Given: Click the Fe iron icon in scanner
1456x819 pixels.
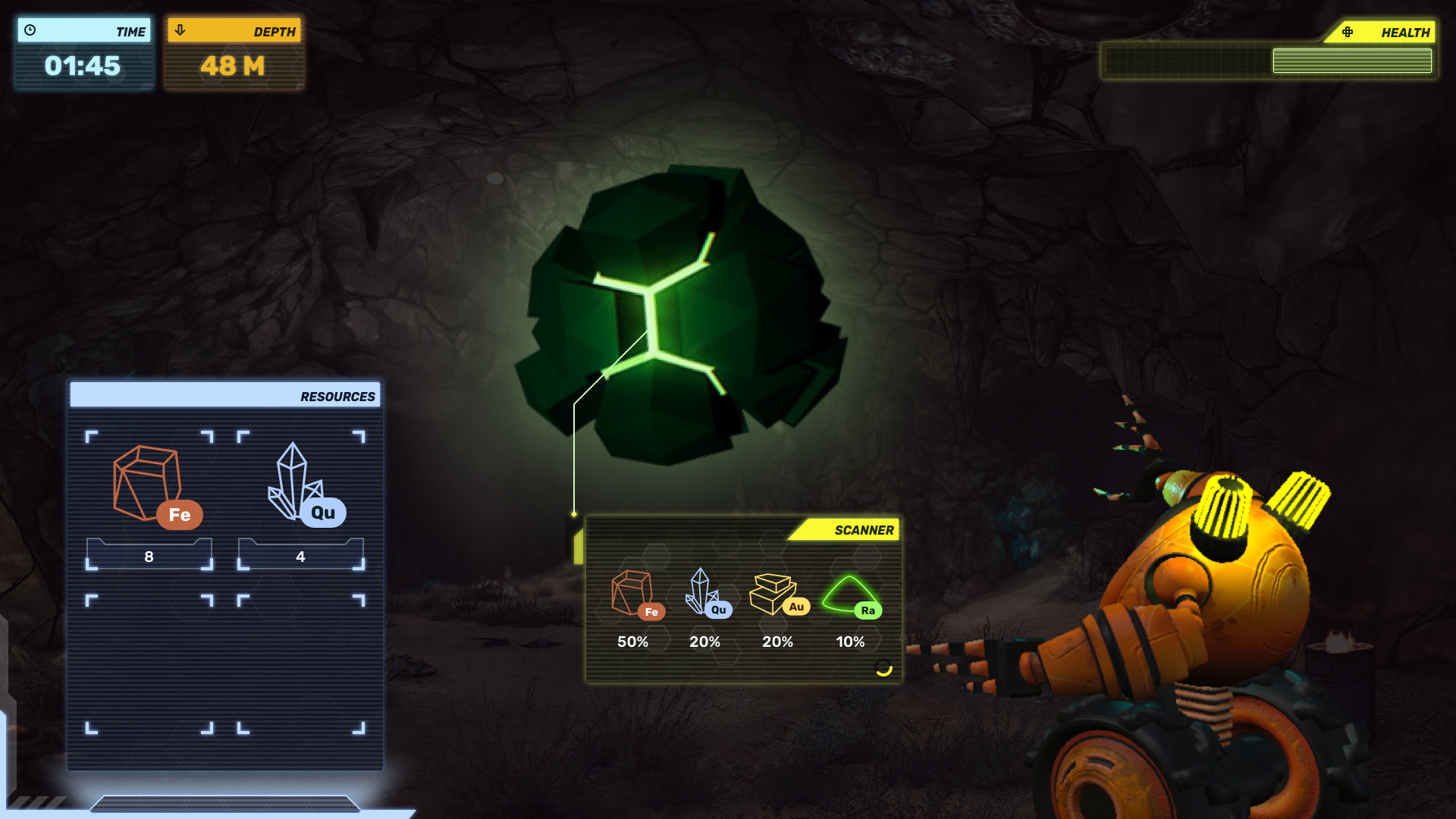Looking at the screenshot, I should (x=635, y=595).
